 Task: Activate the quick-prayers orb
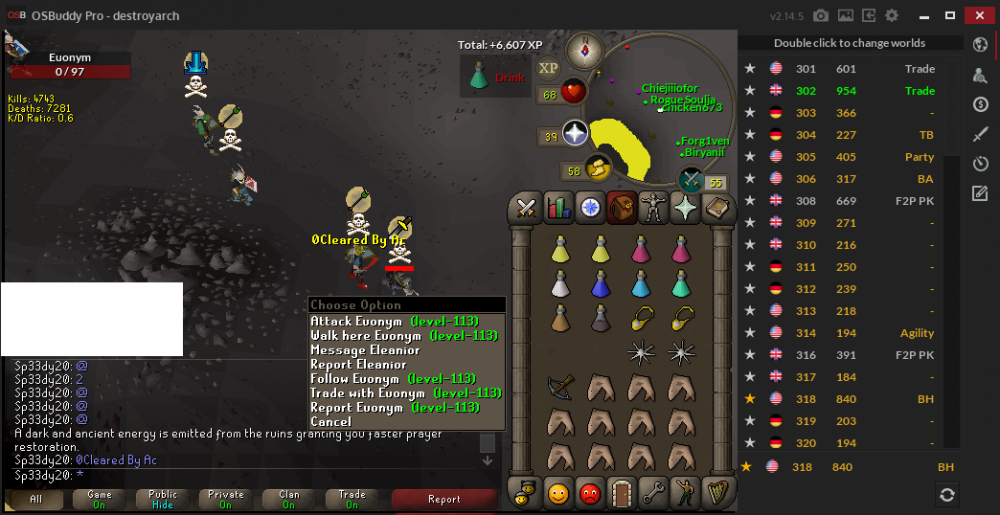576,134
